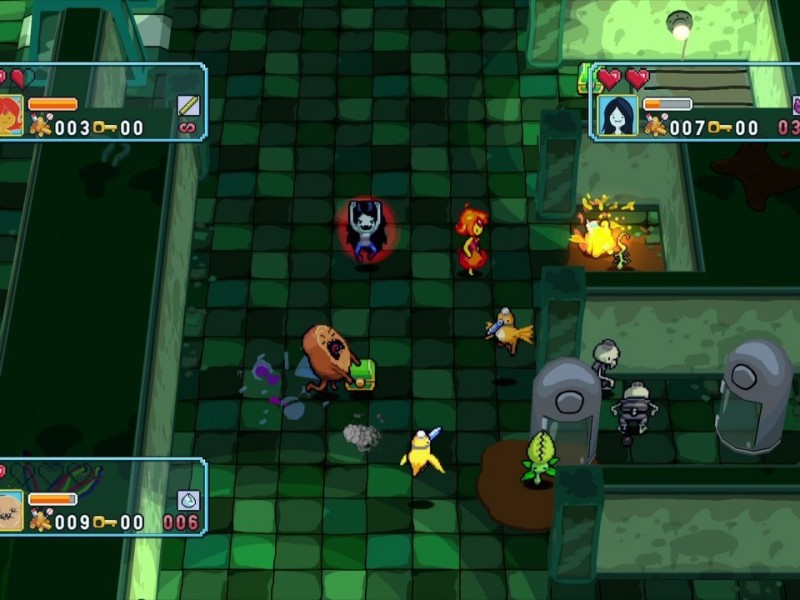The height and width of the screenshot is (600, 800).
Task: Select the water droplet item slot
Action: click(x=188, y=500)
